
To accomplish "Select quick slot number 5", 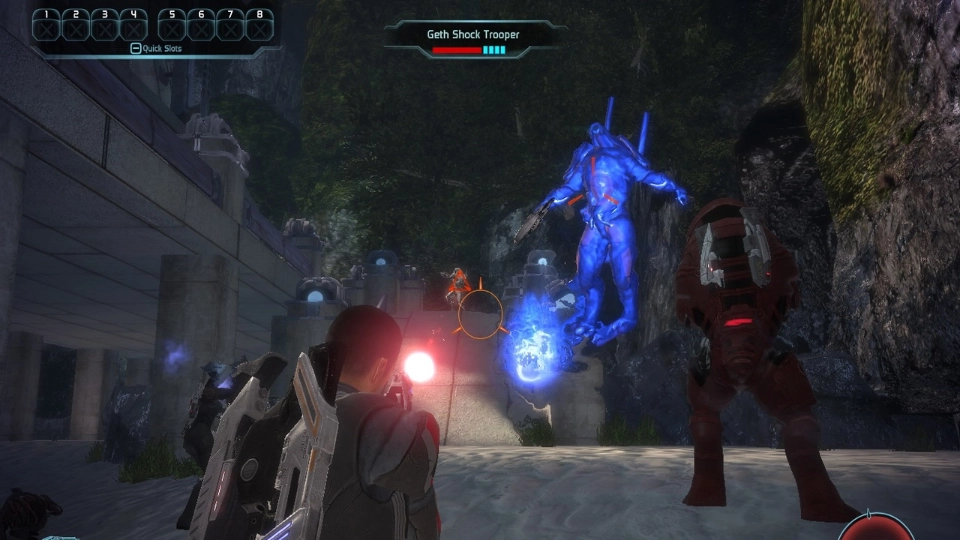I will (172, 25).
